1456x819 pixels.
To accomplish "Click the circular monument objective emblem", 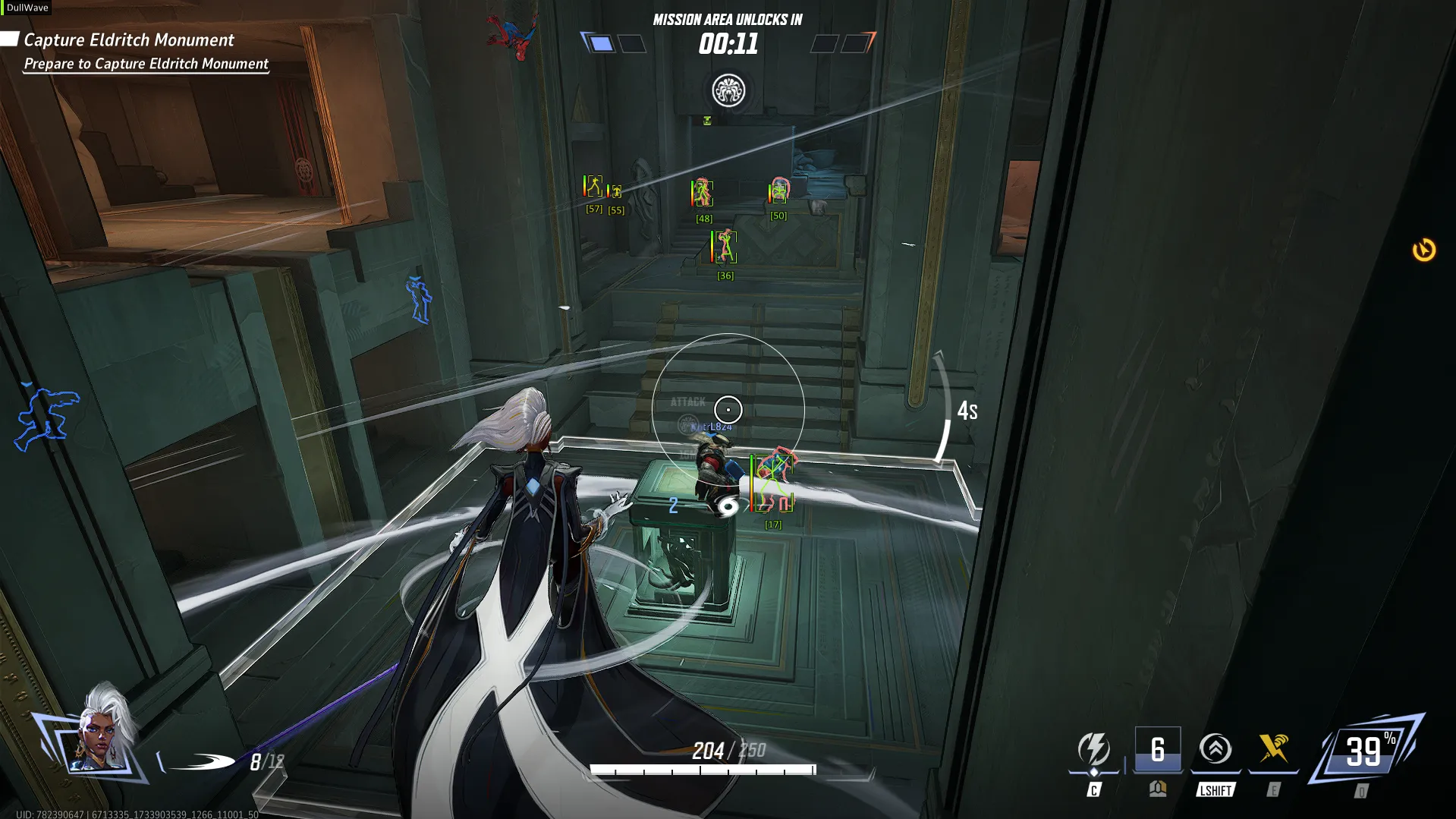I will [728, 91].
